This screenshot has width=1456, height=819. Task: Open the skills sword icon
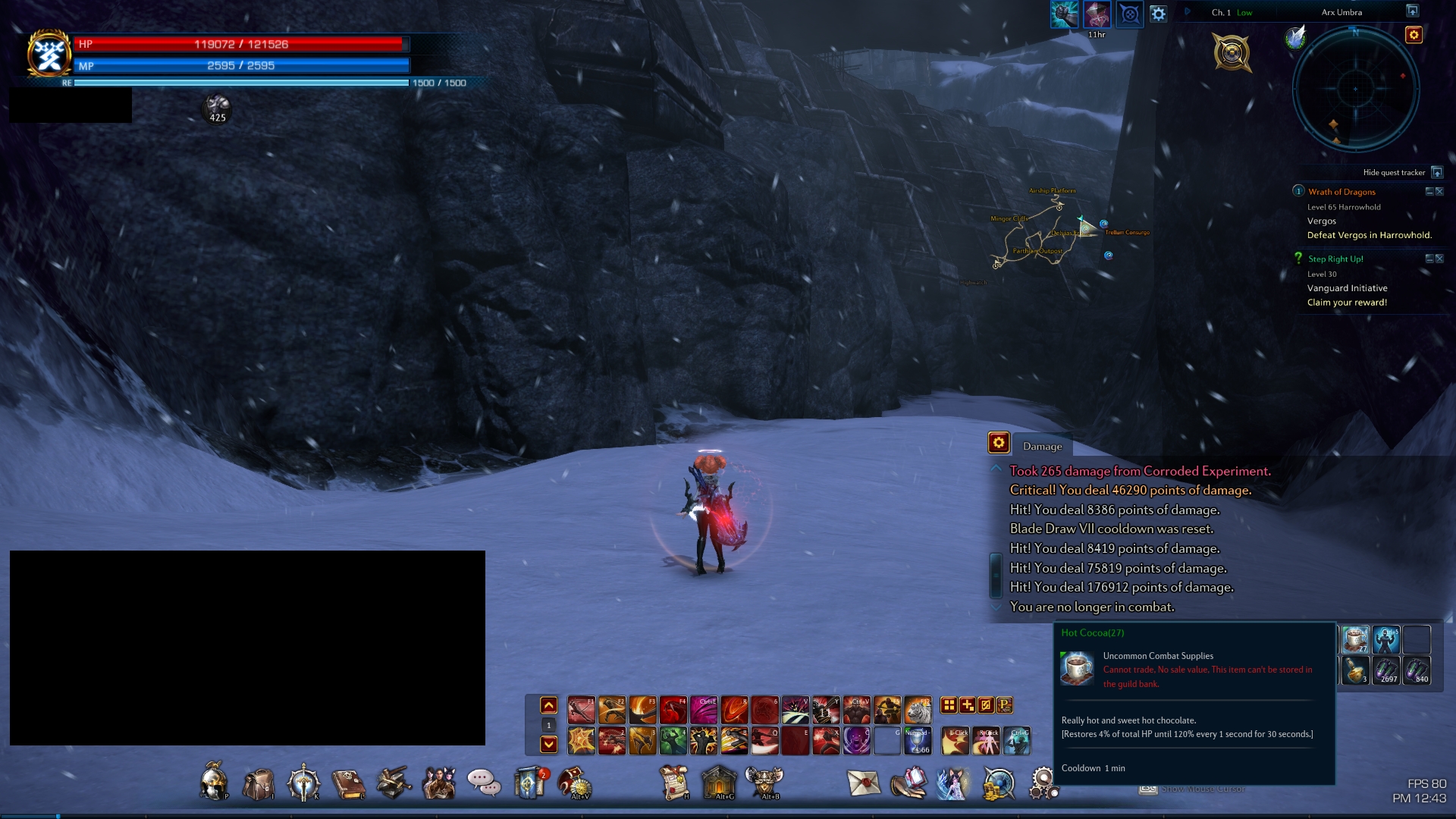[x=303, y=783]
